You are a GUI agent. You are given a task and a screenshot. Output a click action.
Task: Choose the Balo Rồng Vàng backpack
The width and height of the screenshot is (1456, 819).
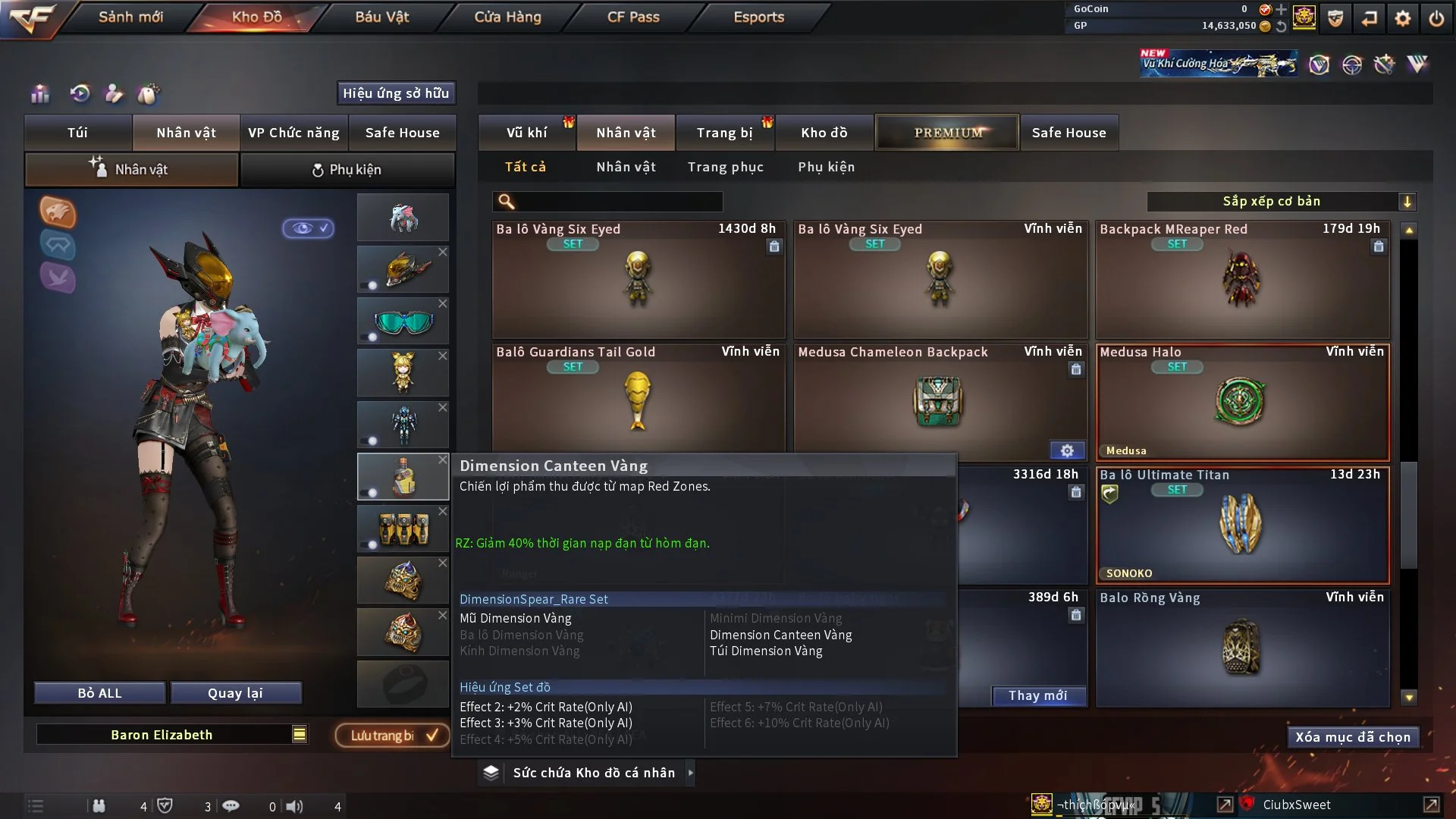pyautogui.click(x=1242, y=648)
